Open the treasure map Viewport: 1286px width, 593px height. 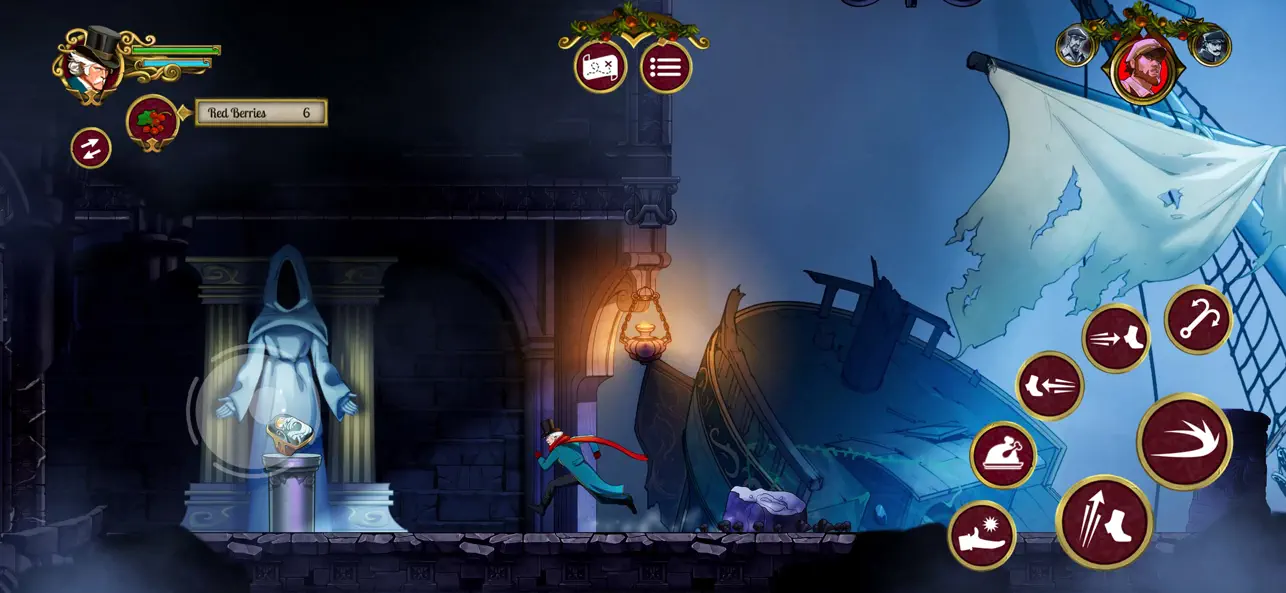click(x=600, y=67)
